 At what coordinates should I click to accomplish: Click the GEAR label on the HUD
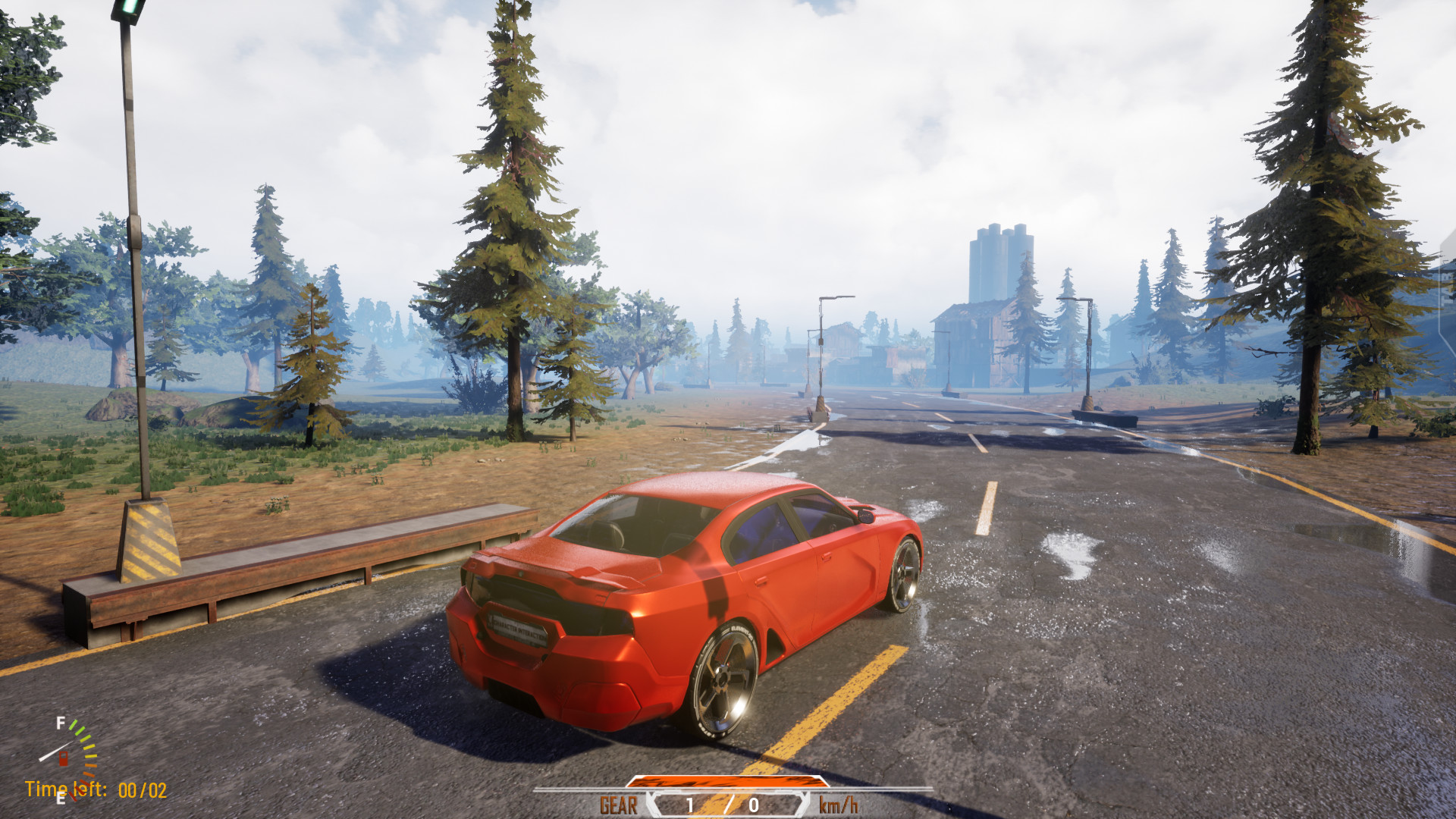pos(619,804)
